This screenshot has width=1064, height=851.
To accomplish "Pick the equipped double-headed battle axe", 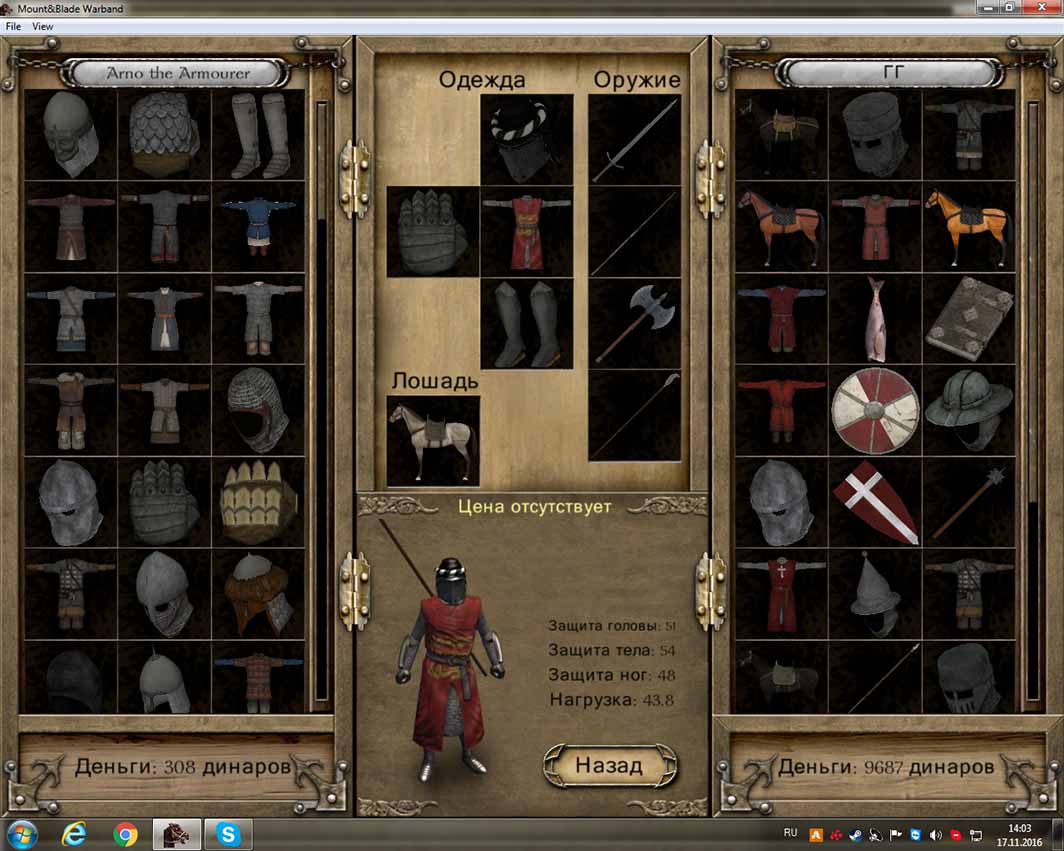I will coord(634,324).
